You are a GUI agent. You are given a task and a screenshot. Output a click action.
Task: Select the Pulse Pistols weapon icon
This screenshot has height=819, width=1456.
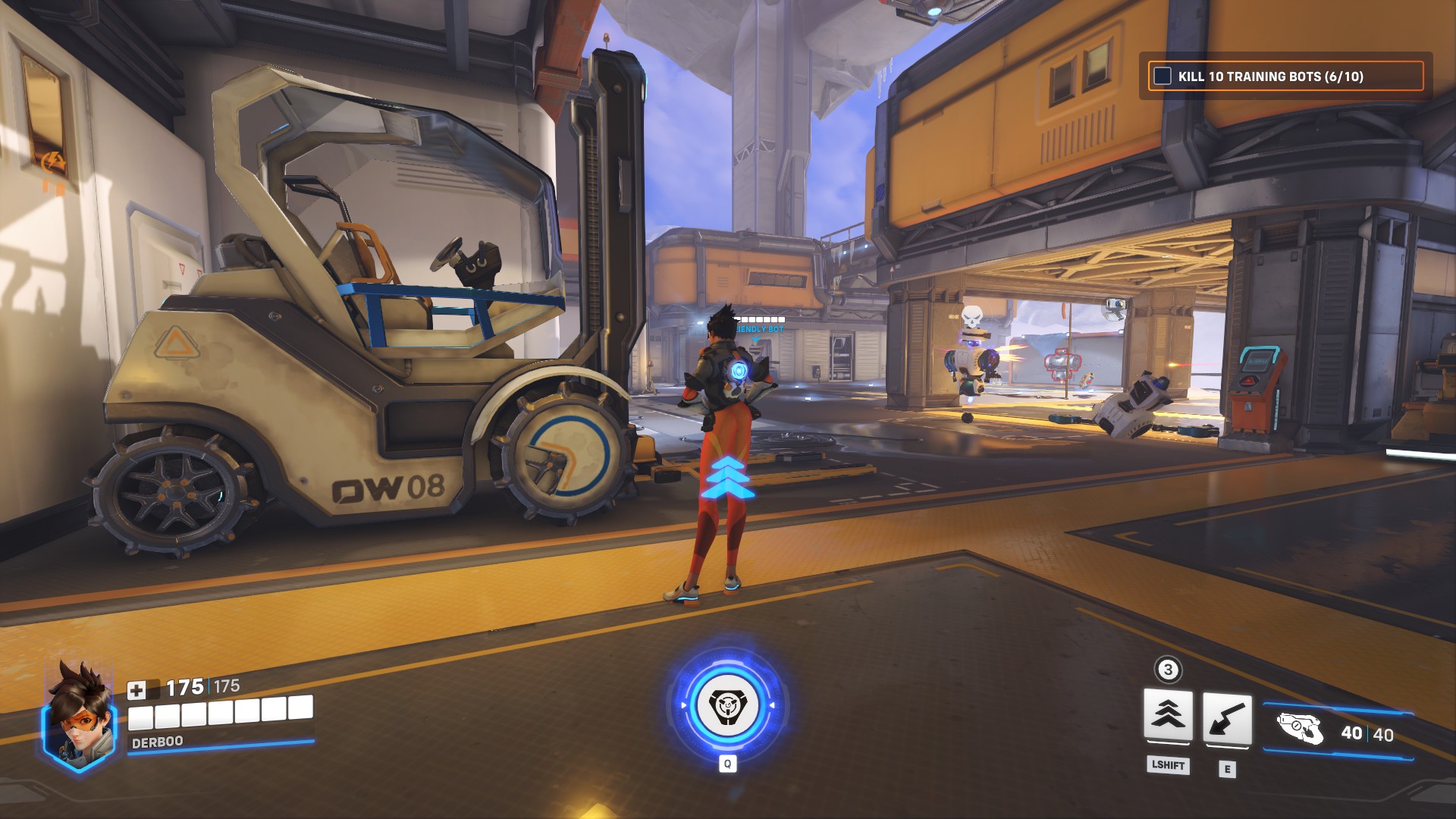coord(1300,730)
